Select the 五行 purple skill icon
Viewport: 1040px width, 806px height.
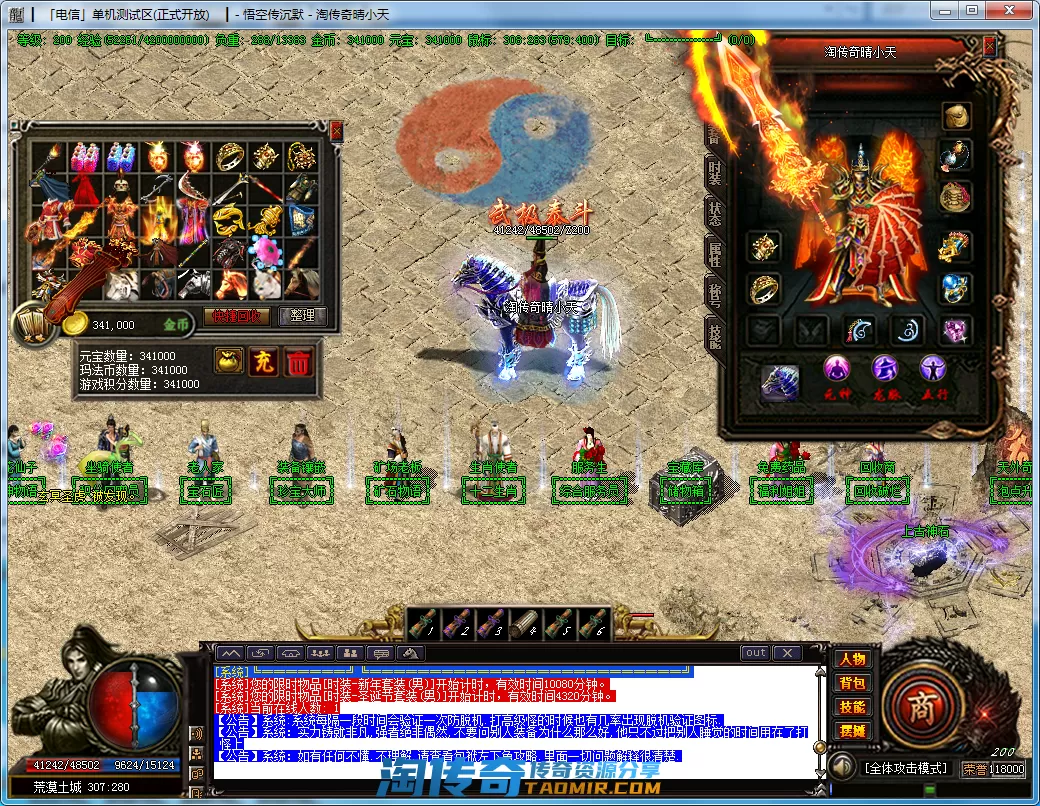pos(933,369)
